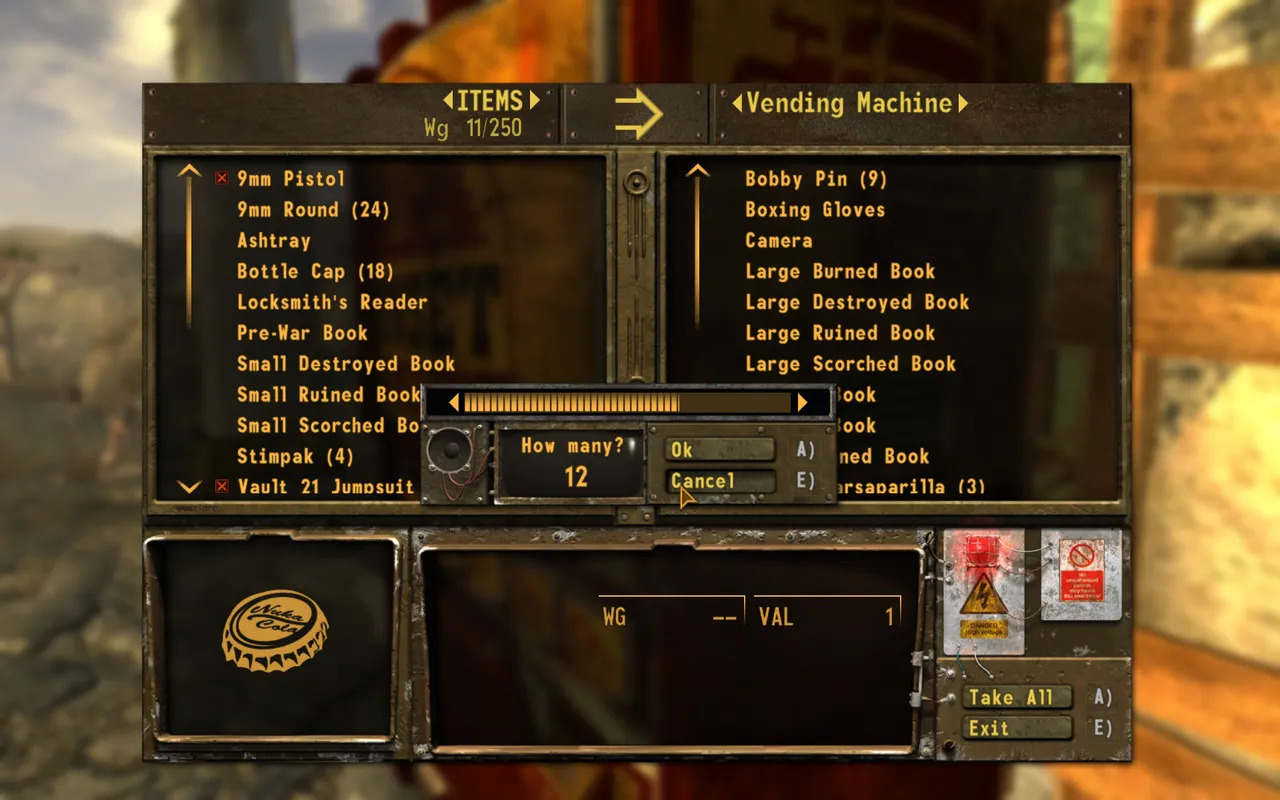The image size is (1280, 800).
Task: Take Bobby Pin (9) from vending machine
Action: tap(816, 179)
